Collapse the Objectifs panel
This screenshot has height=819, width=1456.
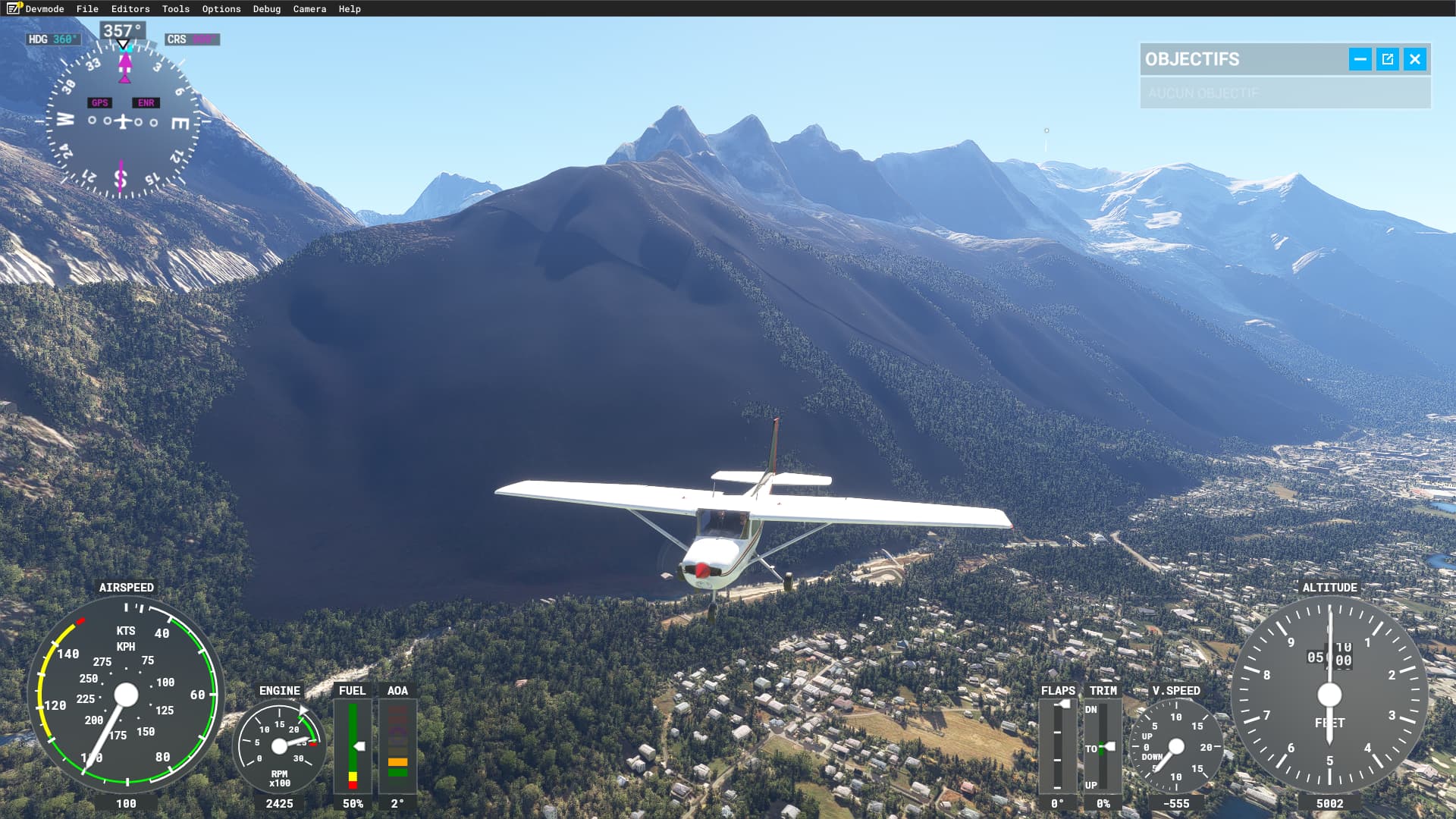[1361, 58]
